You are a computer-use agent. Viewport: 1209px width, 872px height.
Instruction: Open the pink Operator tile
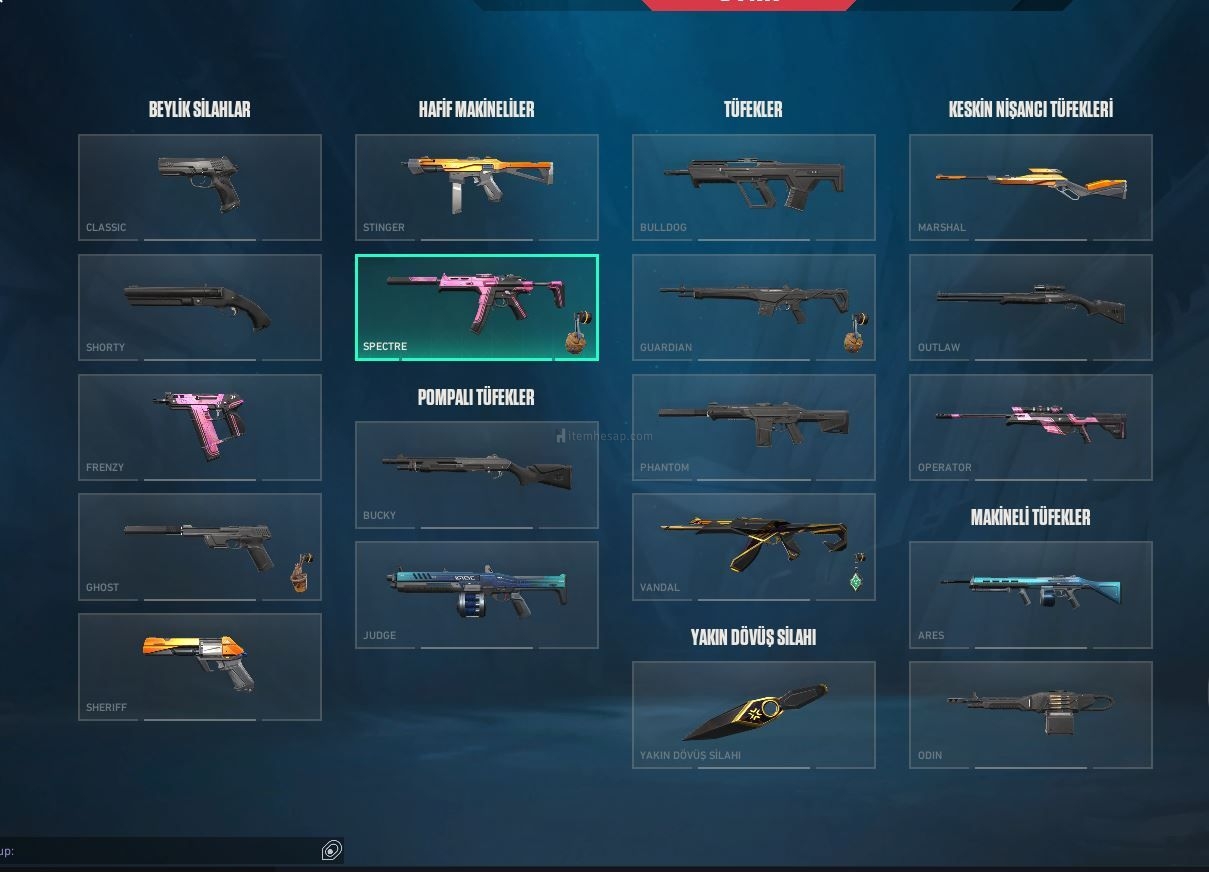tap(1031, 427)
